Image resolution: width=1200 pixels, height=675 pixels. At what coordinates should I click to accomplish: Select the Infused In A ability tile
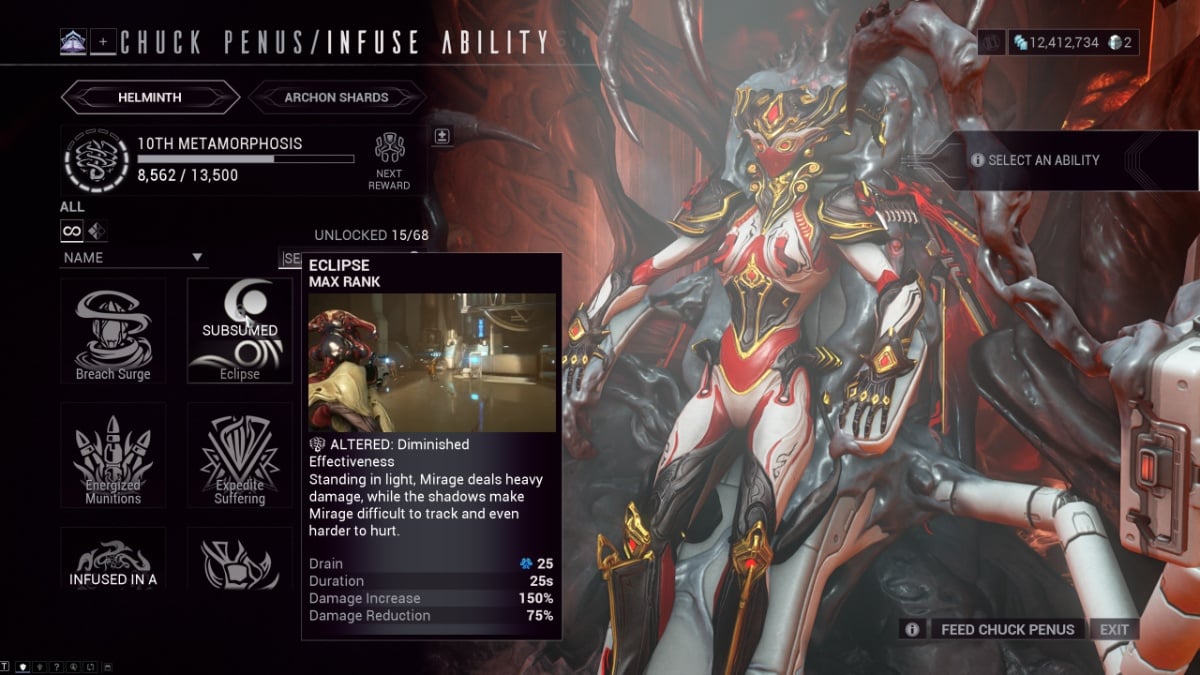point(113,560)
